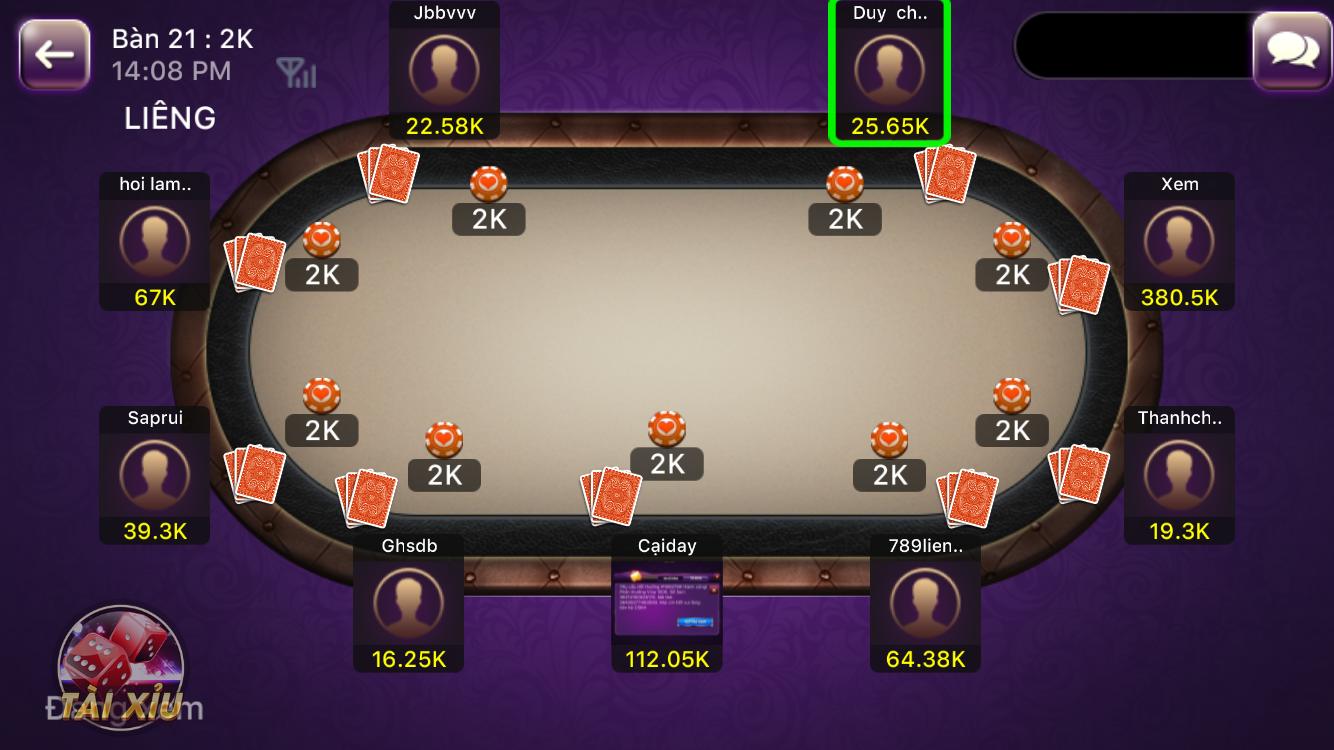View Saprui's avatar
This screenshot has height=750, width=1334.
coord(154,475)
